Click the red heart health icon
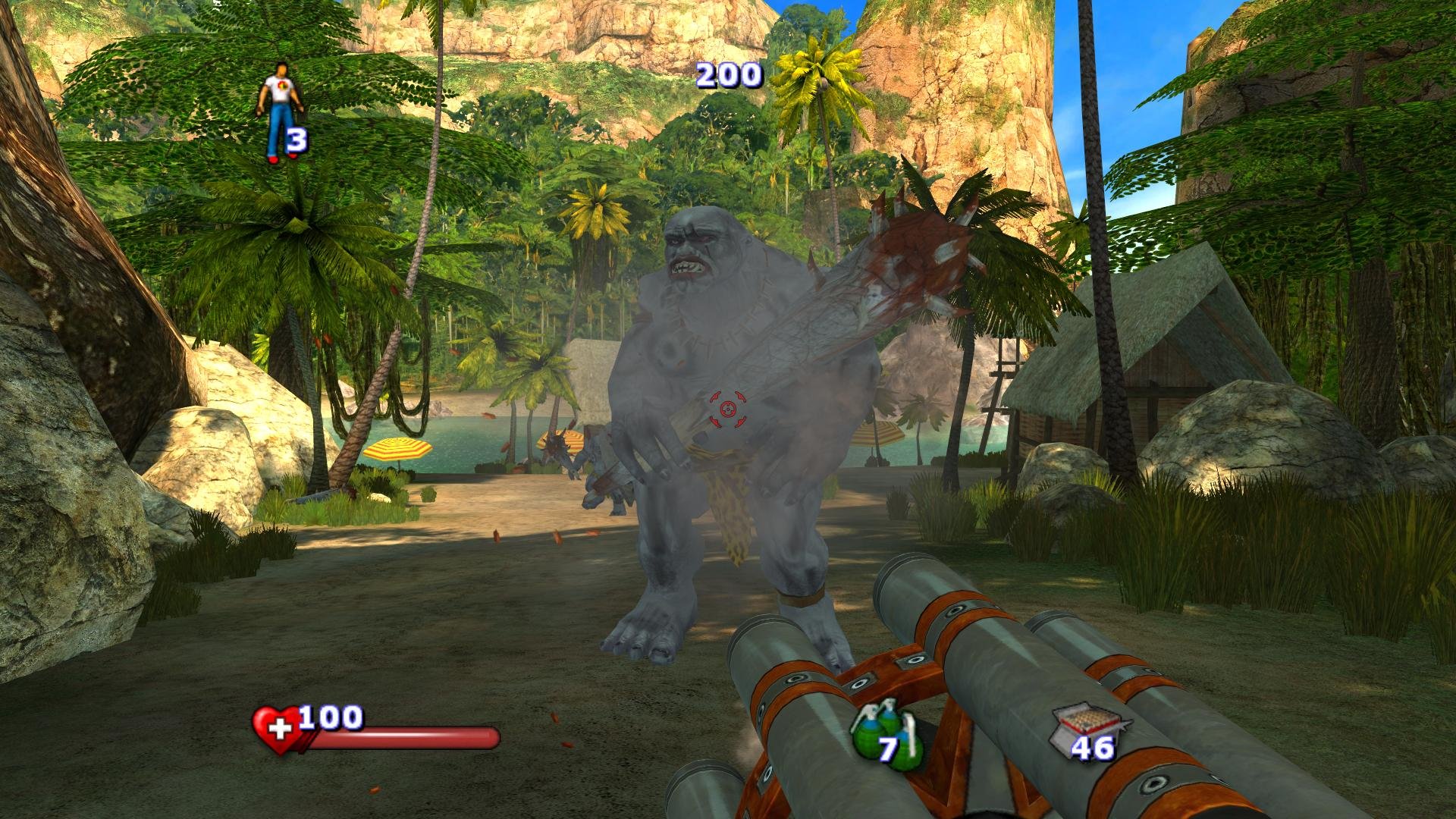The height and width of the screenshot is (819, 1456). coord(275,730)
